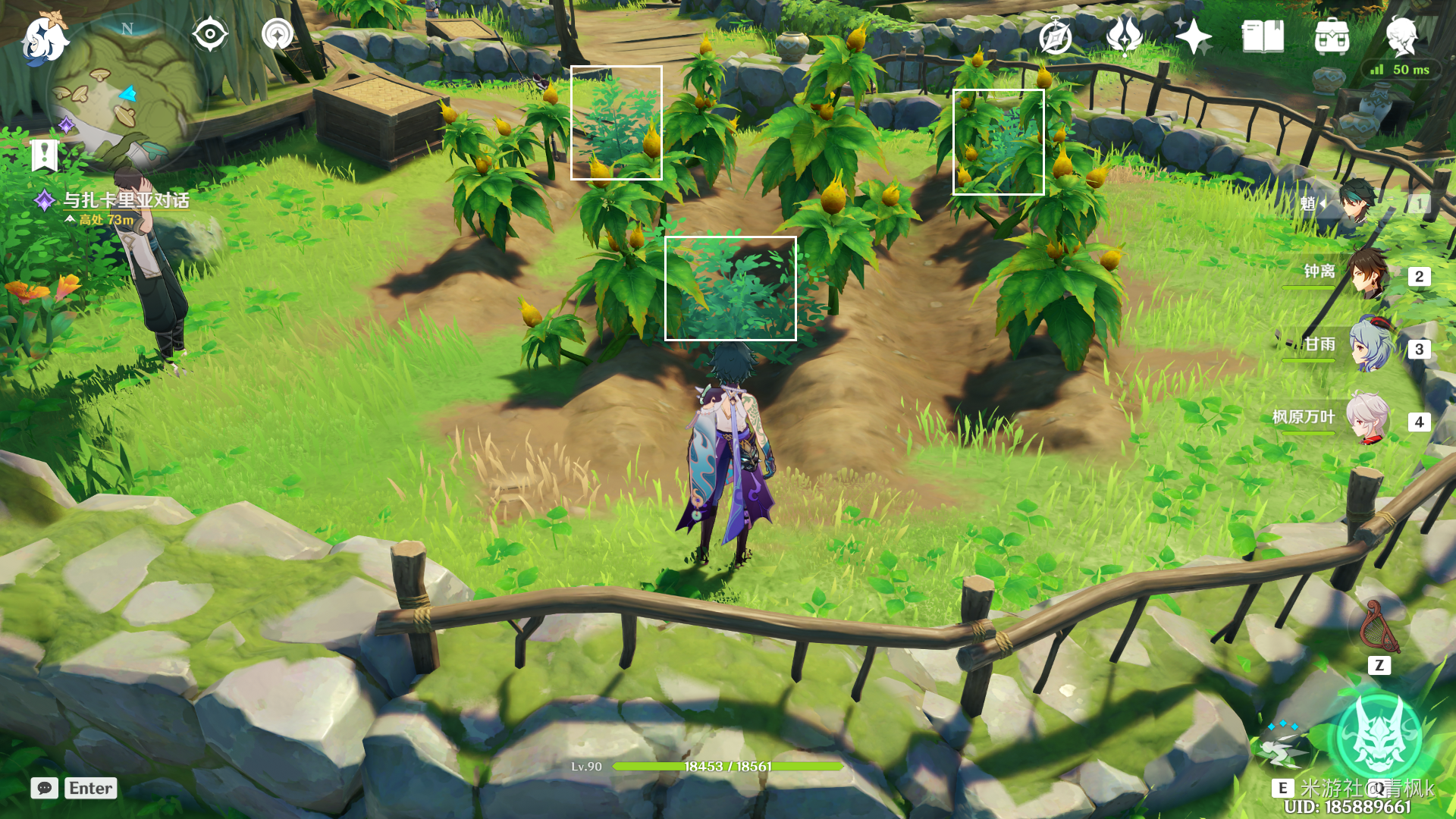Open the inventory backpack icon
1456x819 pixels.
point(1332,36)
